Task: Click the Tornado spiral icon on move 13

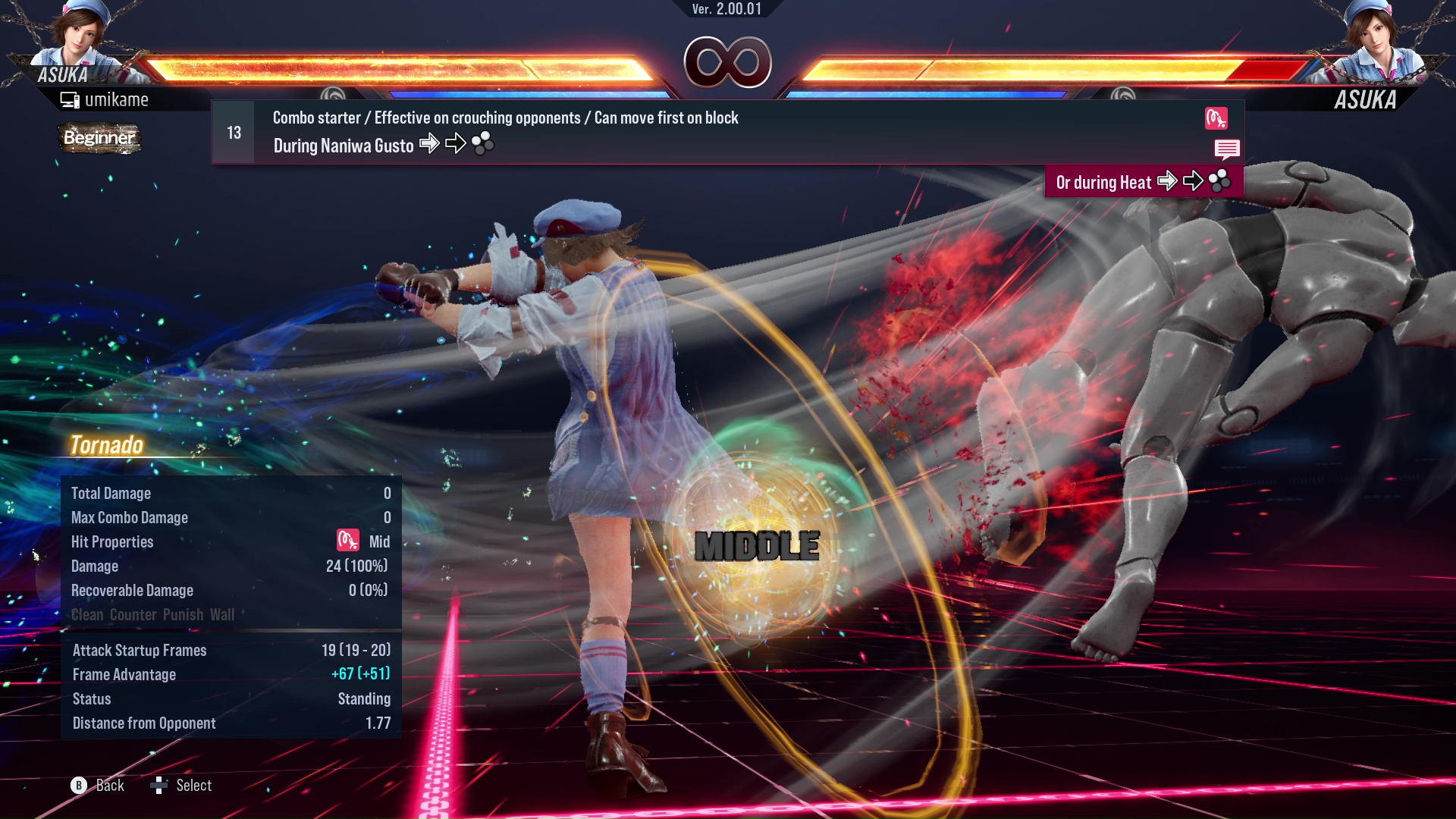Action: click(1216, 118)
